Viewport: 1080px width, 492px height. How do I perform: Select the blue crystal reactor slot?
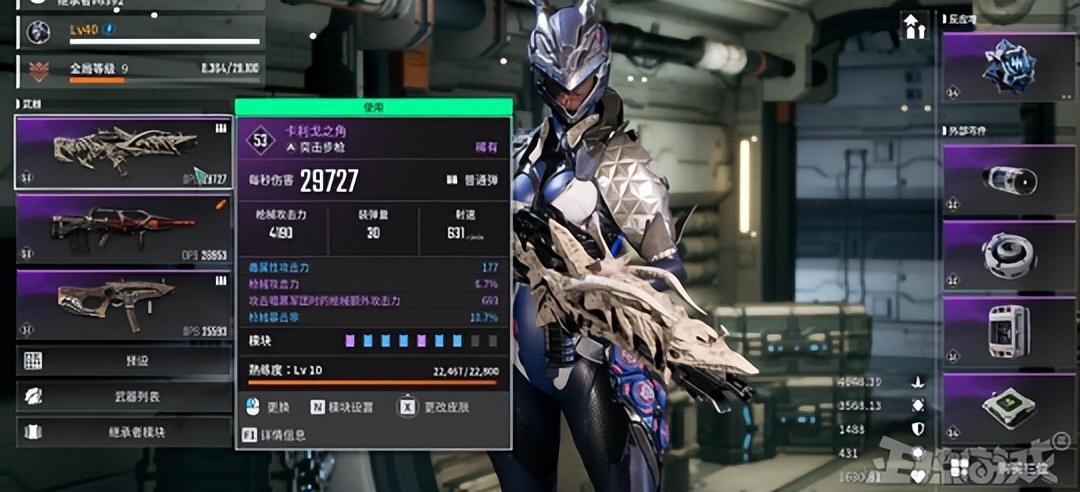tap(1008, 67)
